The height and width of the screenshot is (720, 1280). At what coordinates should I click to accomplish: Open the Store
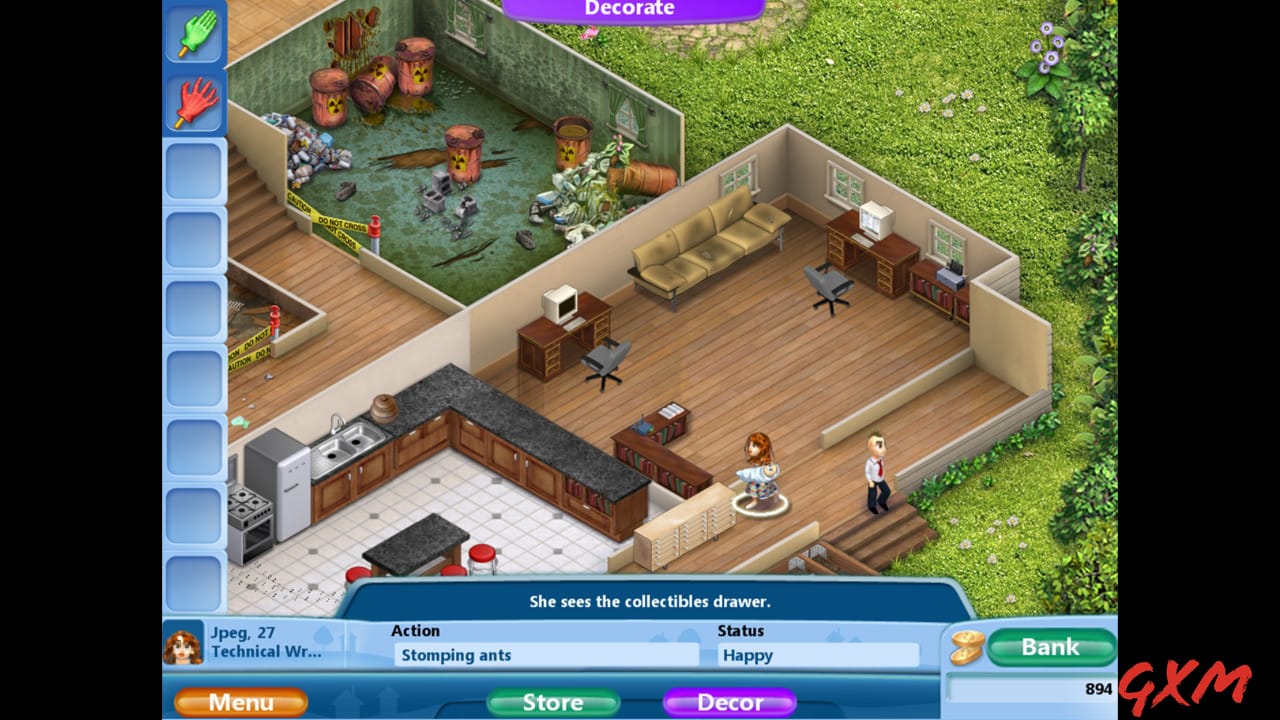click(551, 703)
